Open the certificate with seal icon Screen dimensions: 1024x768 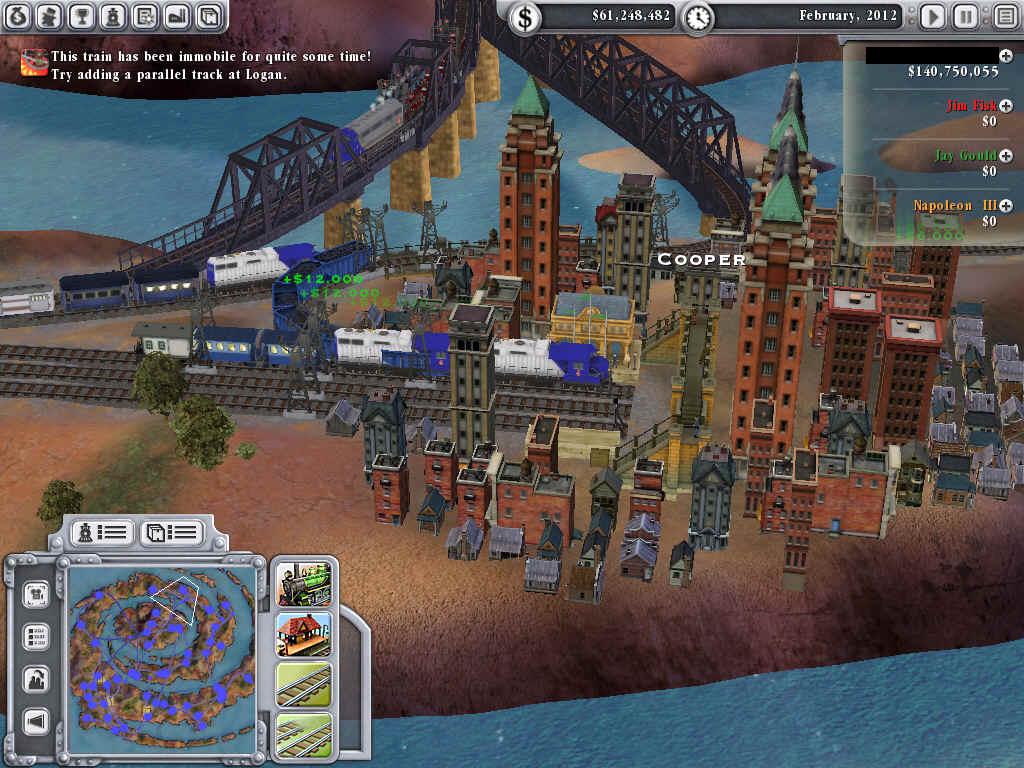point(145,16)
